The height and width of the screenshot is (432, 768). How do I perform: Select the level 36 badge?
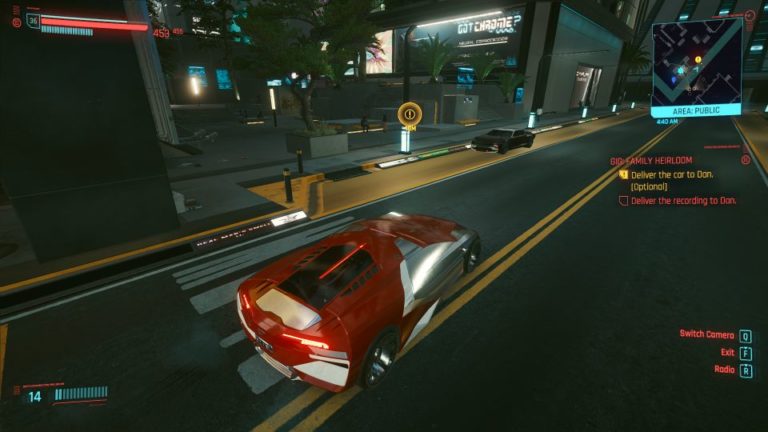pos(33,20)
